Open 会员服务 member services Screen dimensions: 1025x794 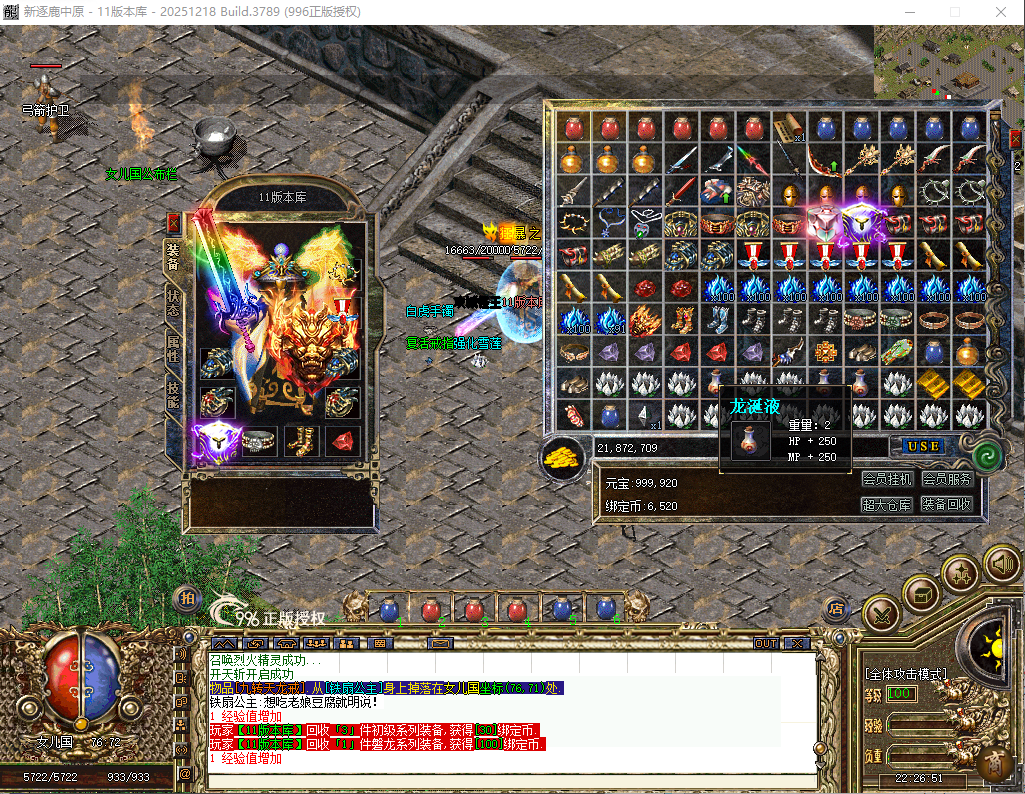946,480
